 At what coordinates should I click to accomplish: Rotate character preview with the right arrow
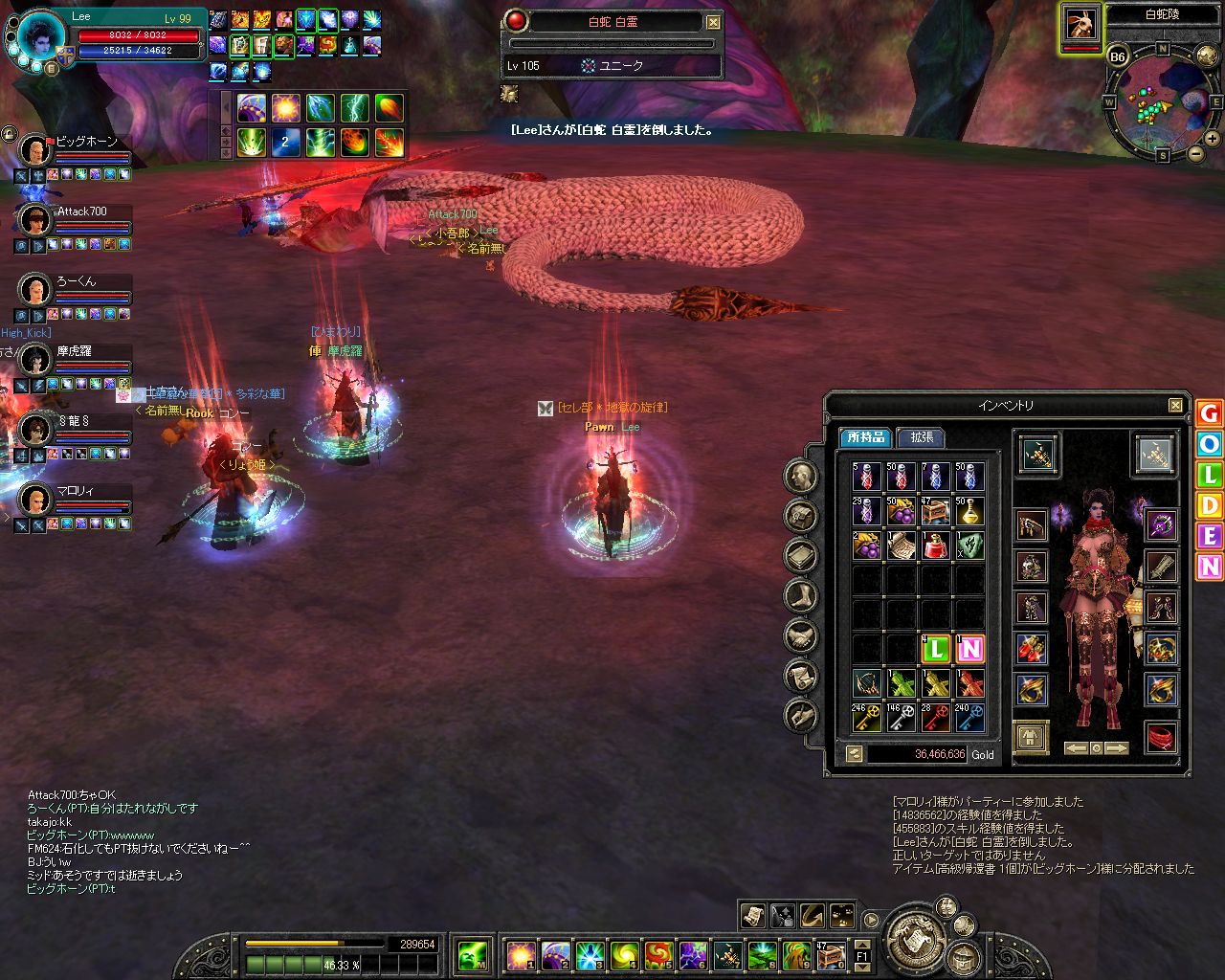point(1116,748)
